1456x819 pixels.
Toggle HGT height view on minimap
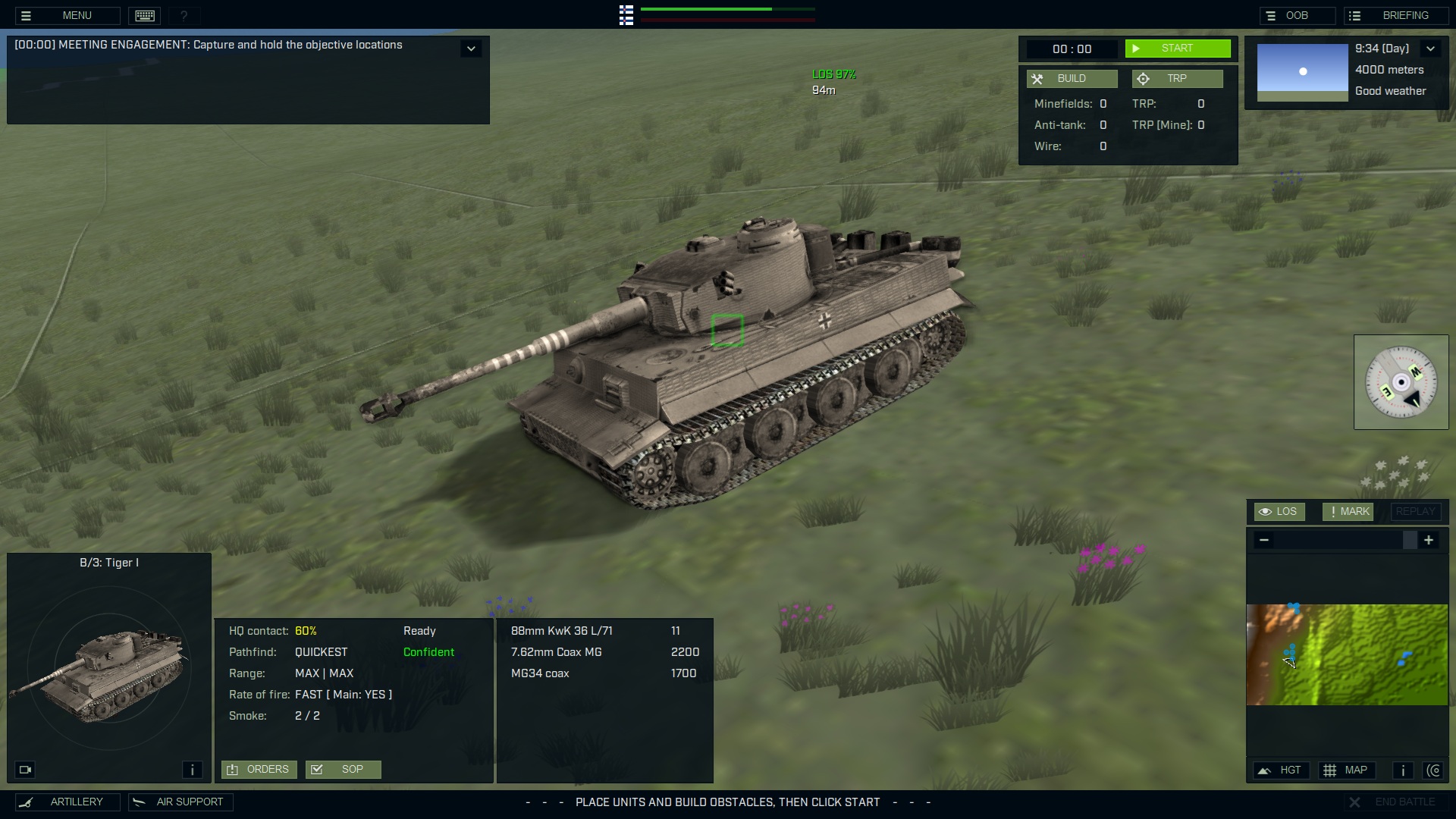1282,770
